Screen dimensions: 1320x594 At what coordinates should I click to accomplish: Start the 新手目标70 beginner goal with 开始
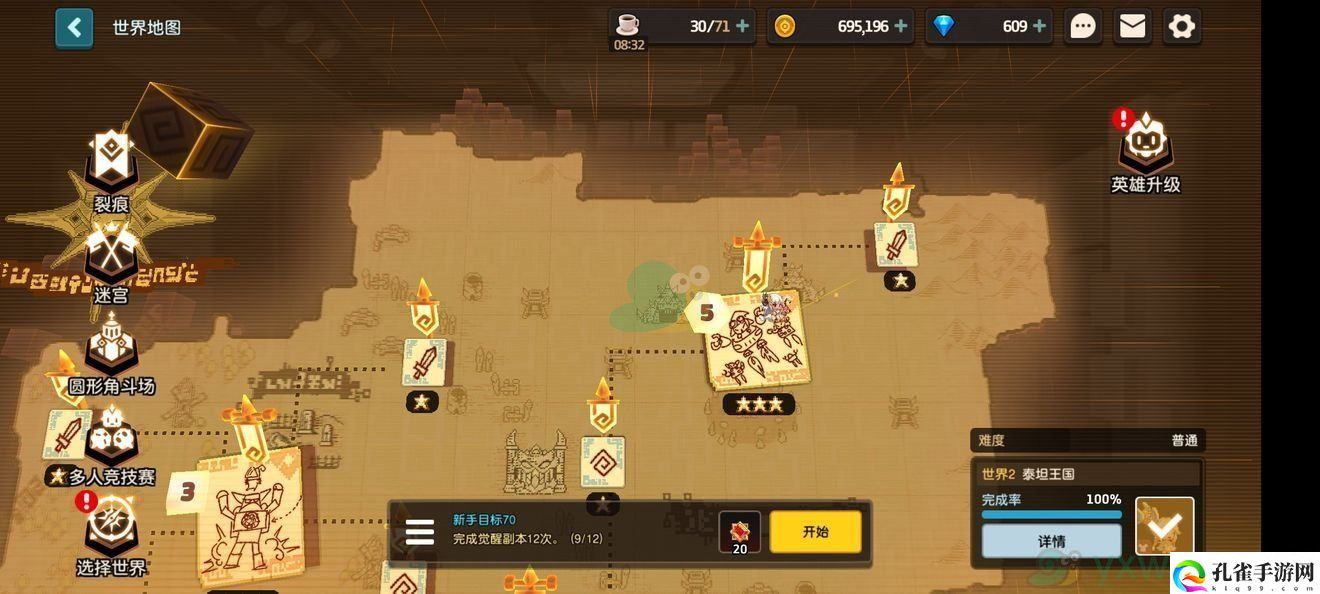pyautogui.click(x=815, y=532)
